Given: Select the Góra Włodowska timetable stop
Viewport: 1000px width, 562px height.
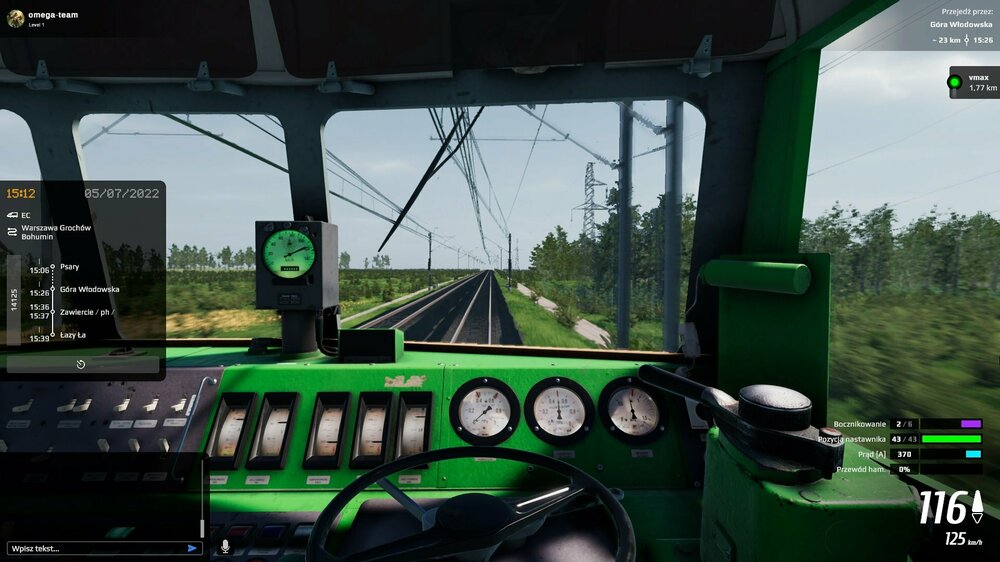Looking at the screenshot, I should pos(89,289).
